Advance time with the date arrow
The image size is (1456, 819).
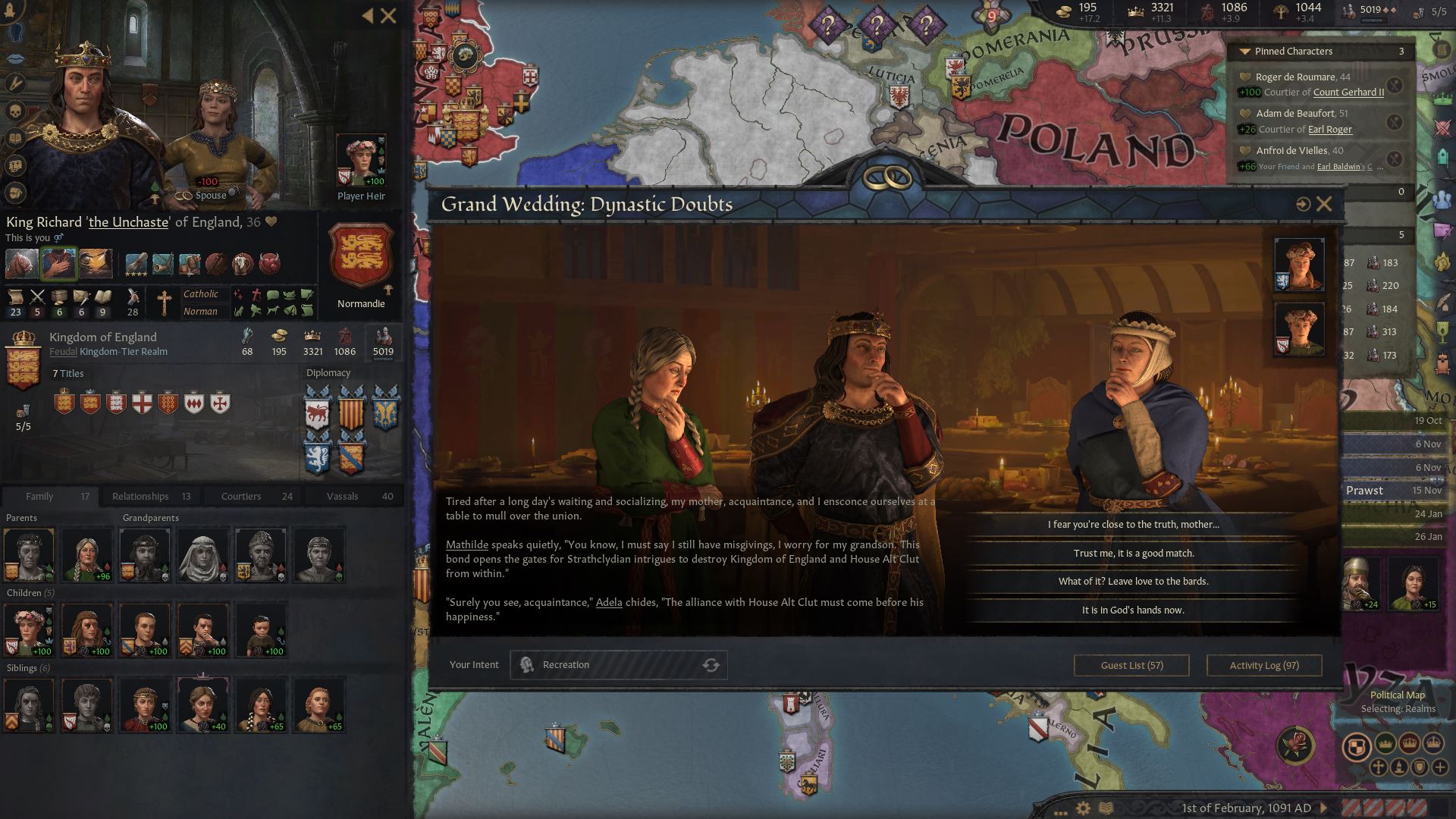(1324, 808)
